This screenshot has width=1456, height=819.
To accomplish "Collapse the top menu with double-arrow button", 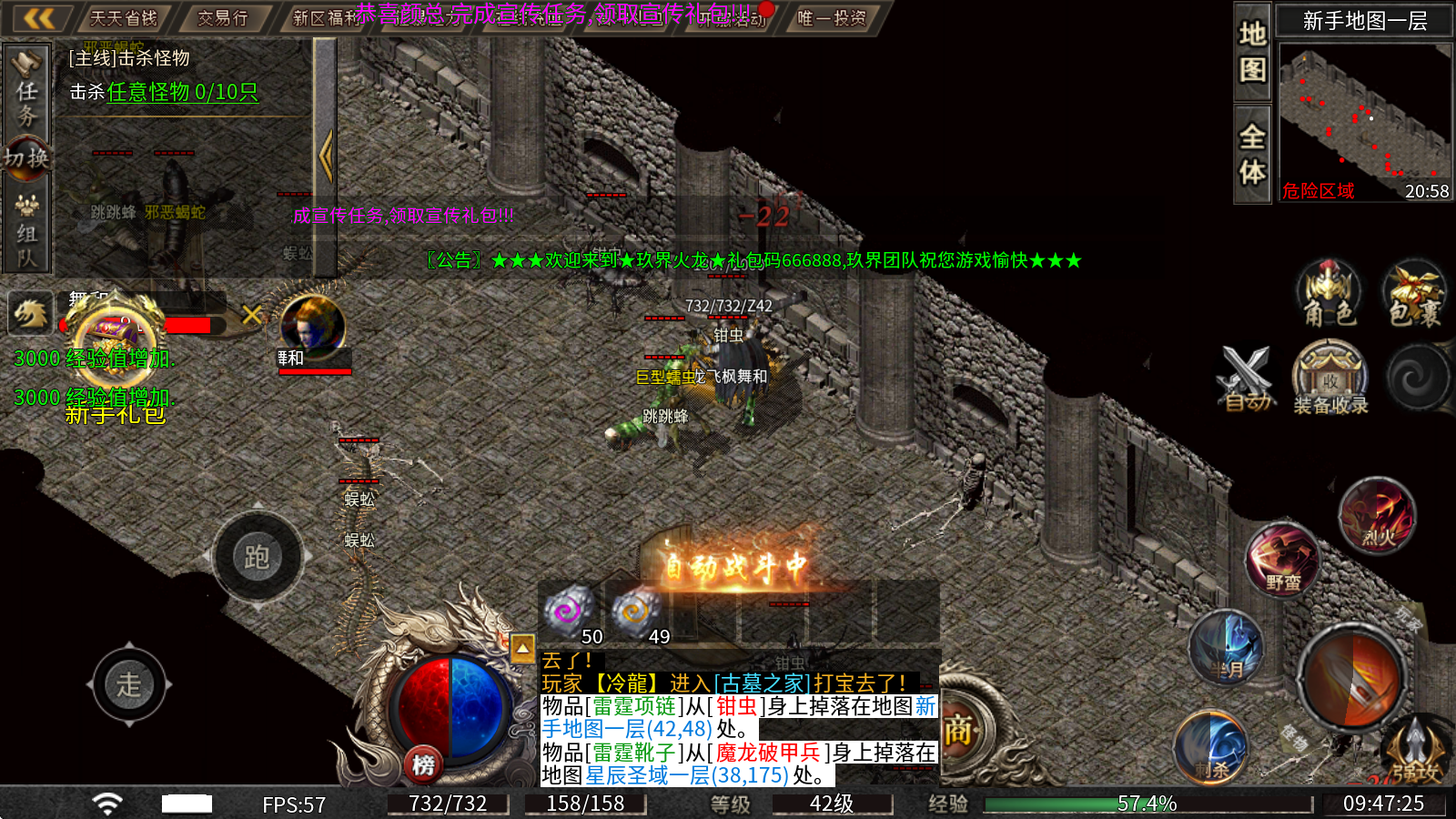I will click(x=39, y=18).
